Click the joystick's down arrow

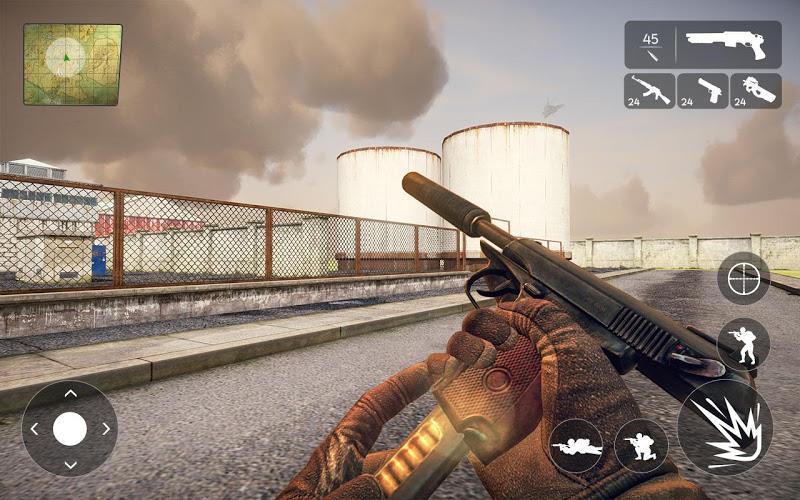coord(69,465)
